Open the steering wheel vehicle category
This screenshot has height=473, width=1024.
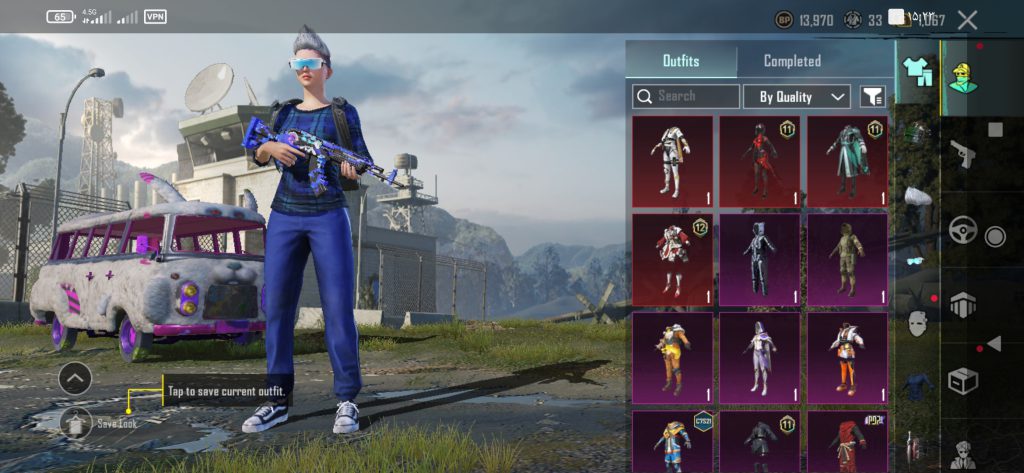pos(963,231)
